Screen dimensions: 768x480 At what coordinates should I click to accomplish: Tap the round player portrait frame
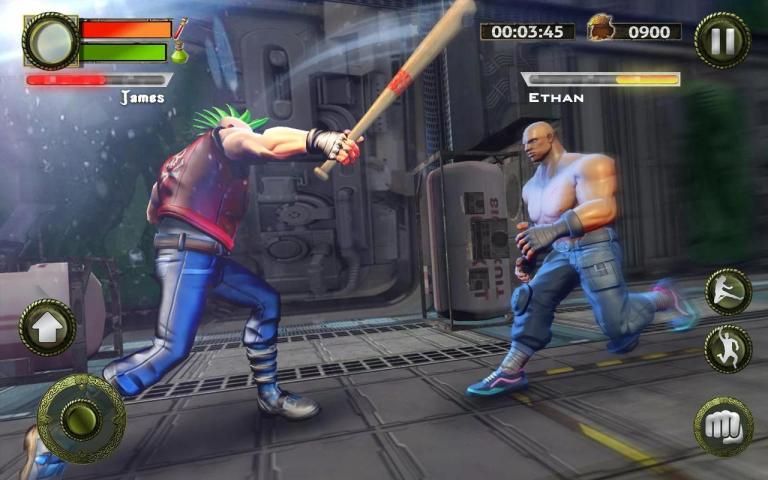click(51, 40)
